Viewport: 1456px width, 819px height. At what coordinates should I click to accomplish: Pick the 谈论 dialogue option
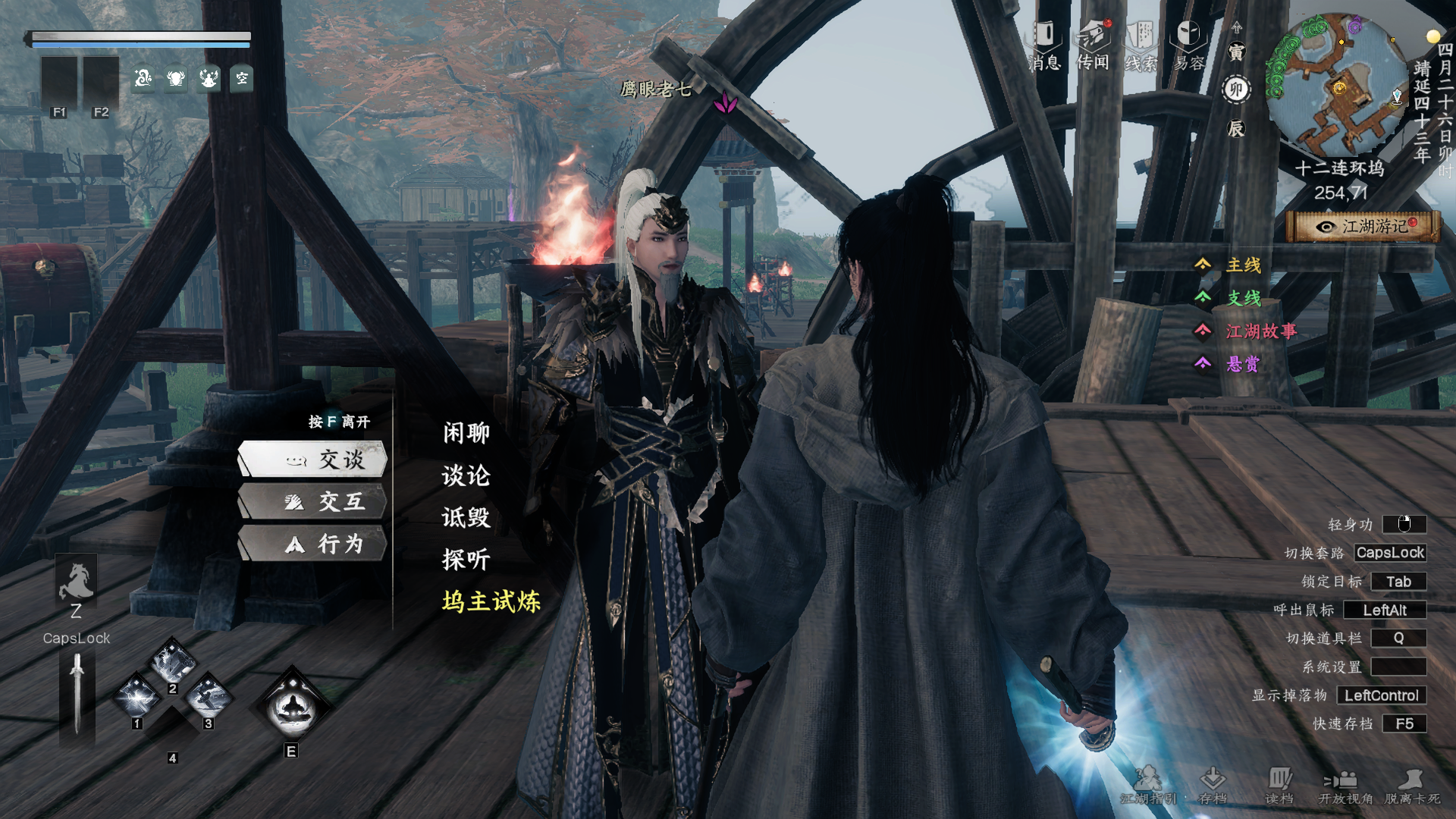pos(466,475)
